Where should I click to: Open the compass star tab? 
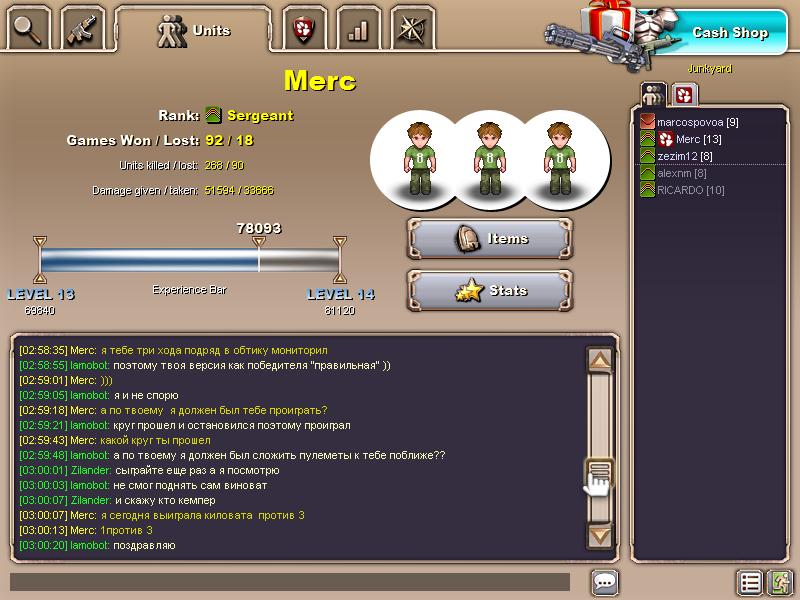(x=411, y=30)
